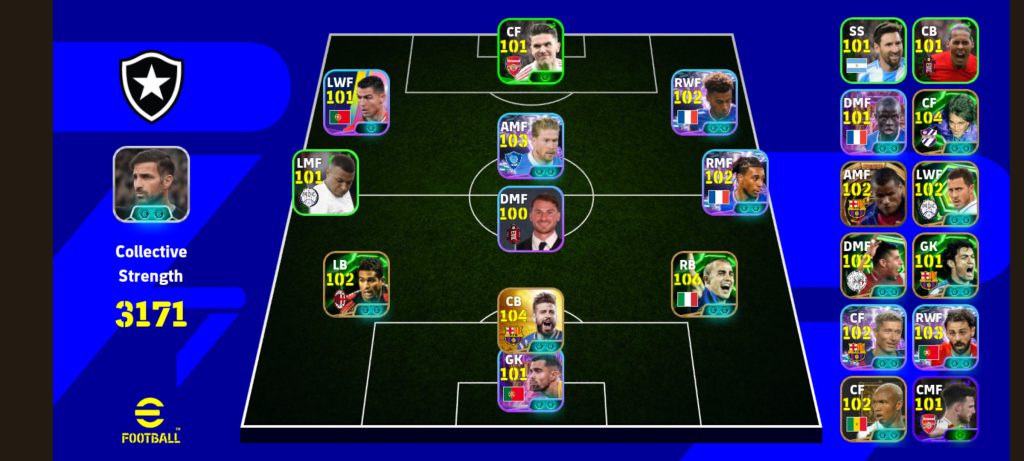1024x461 pixels.
Task: Choose the RWF 103 substitute card
Action: click(x=945, y=338)
